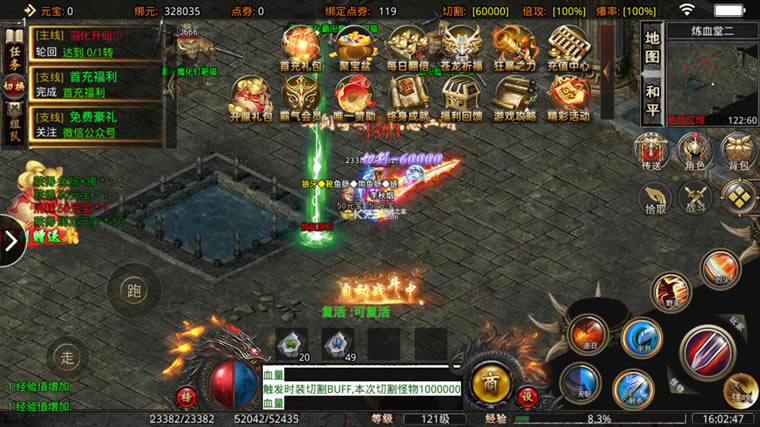Open the 游戏攻略 game guide scroll

(514, 98)
